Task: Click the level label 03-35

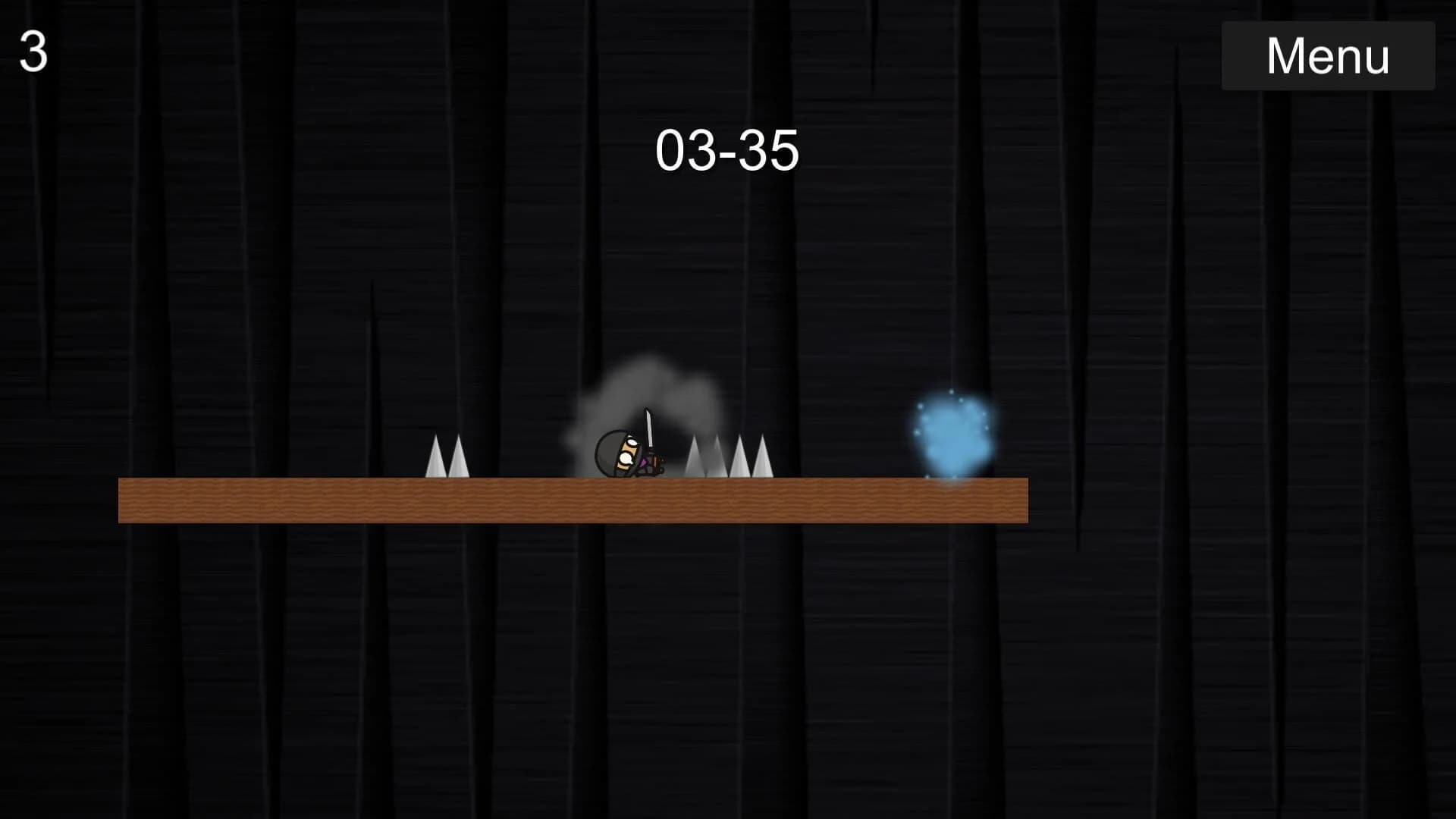Action: pyautogui.click(x=730, y=150)
